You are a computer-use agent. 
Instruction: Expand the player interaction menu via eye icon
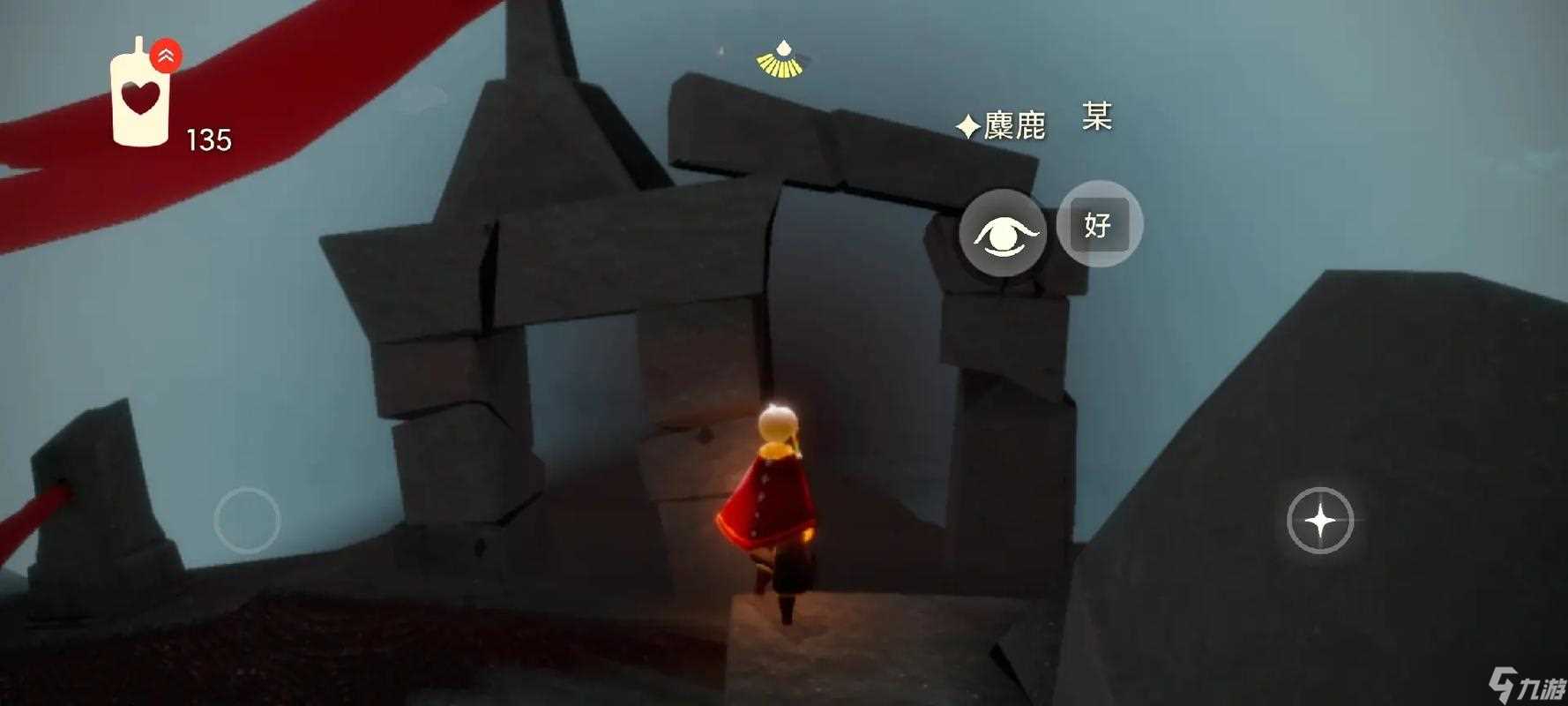click(1001, 234)
